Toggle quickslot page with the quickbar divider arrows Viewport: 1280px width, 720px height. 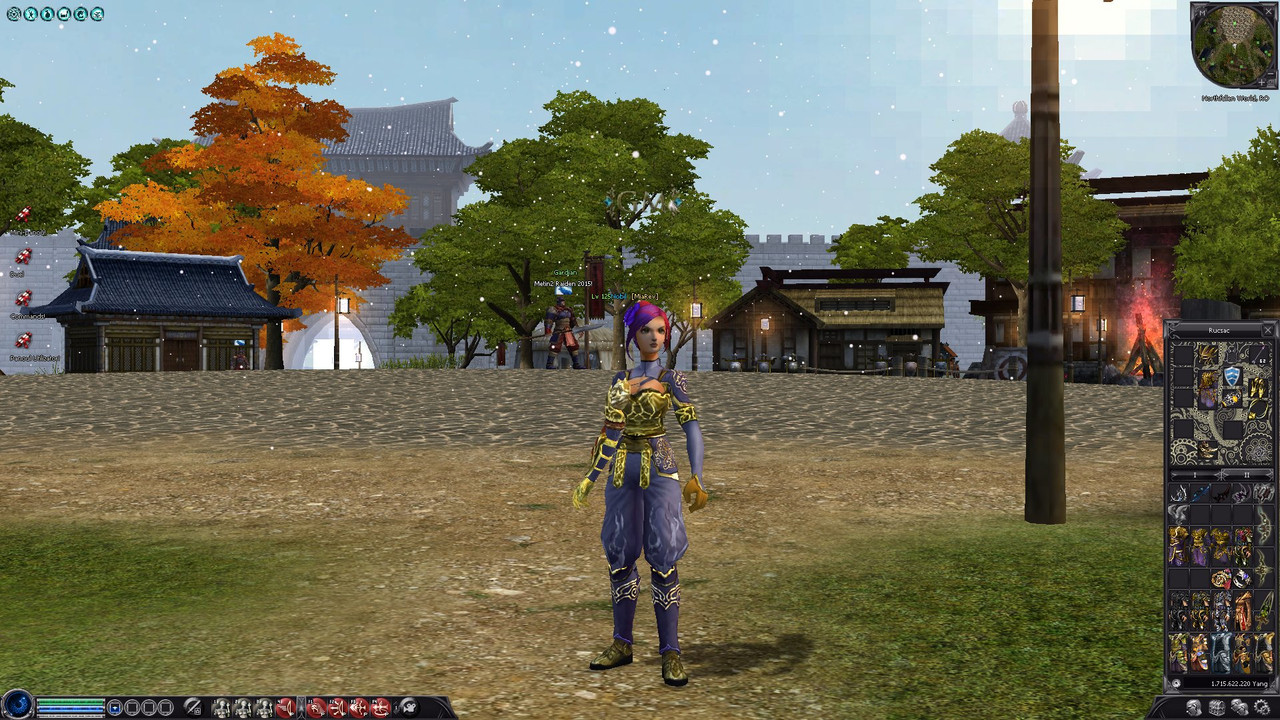pos(302,705)
